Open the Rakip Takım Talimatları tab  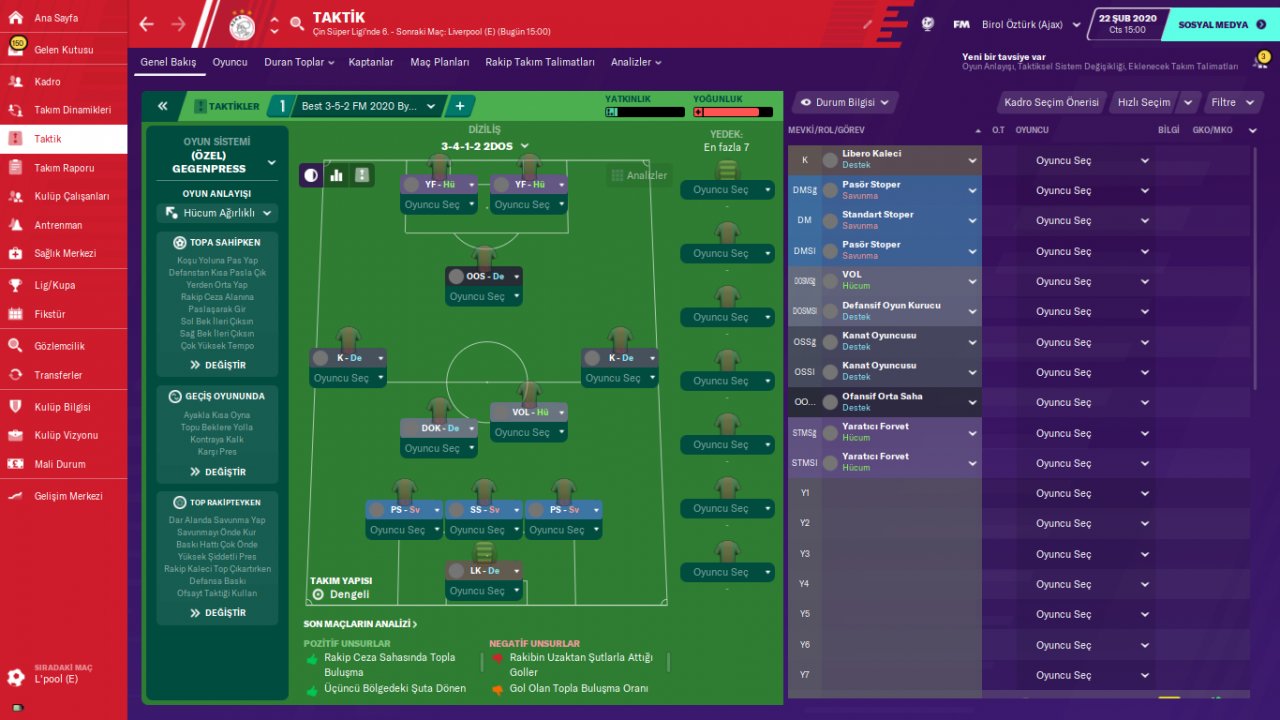pyautogui.click(x=540, y=62)
